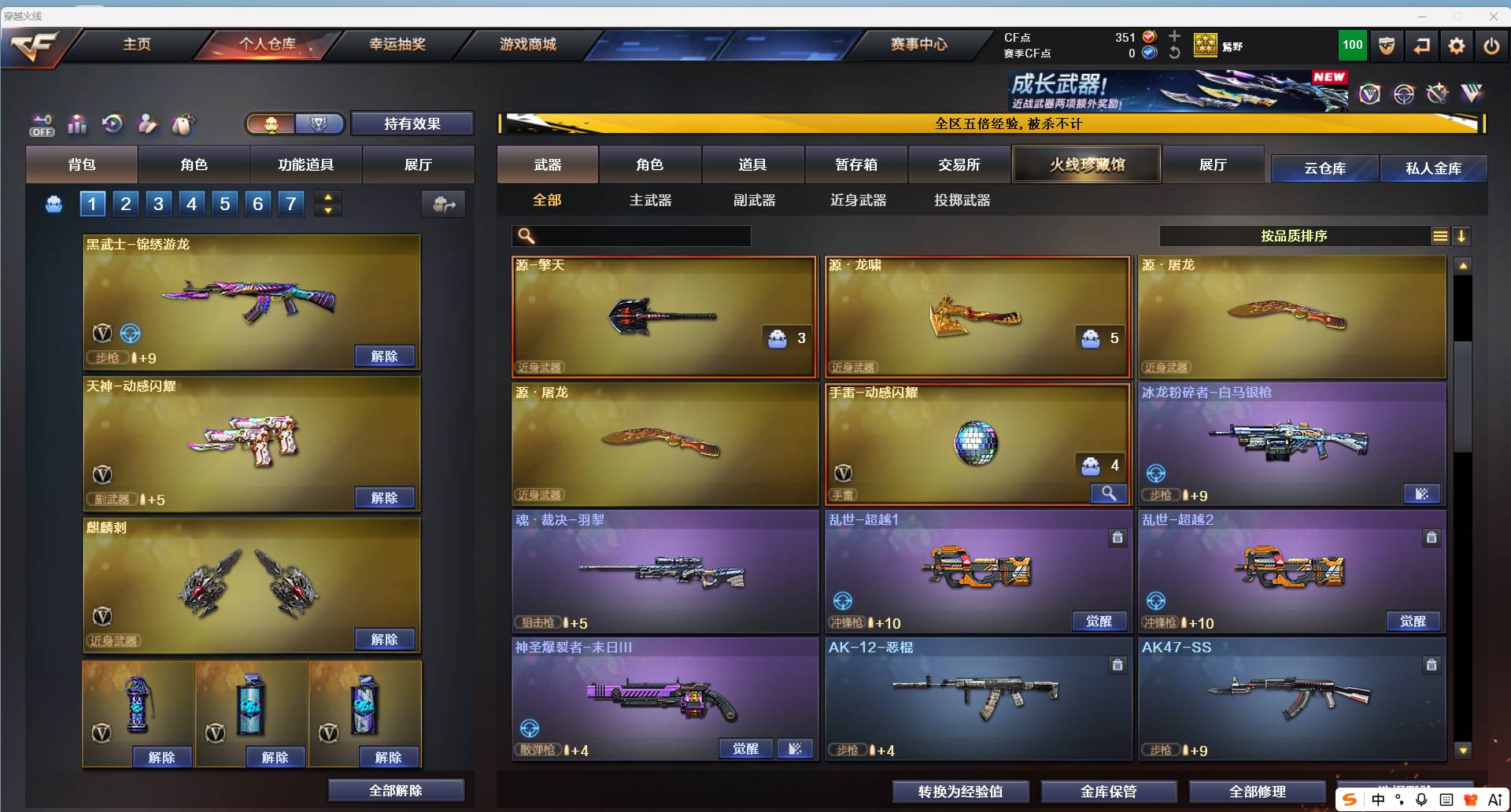Viewport: 1511px width, 812px height.
Task: Click the mouse decoration icon on left toolbar
Action: (183, 124)
